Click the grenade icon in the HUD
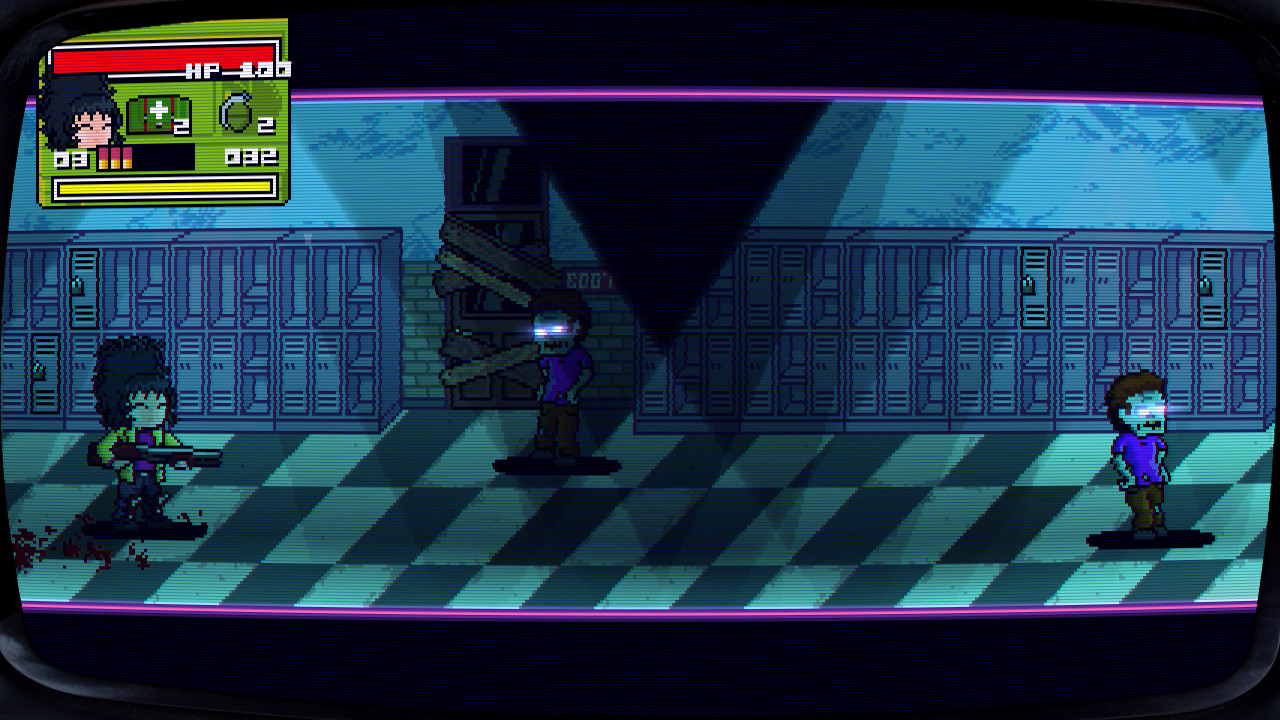Viewport: 1280px width, 720px height. (x=236, y=110)
